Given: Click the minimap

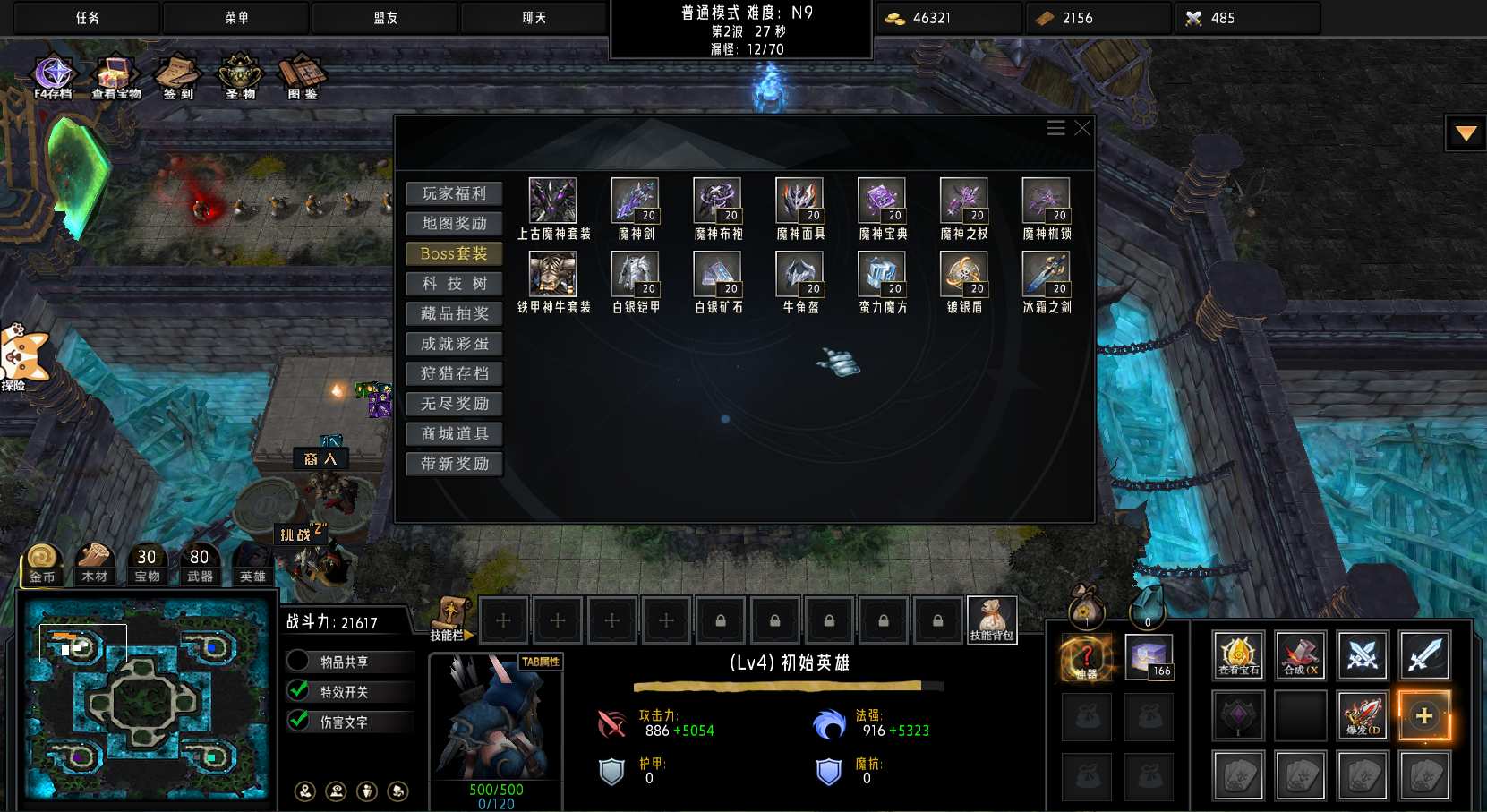Looking at the screenshot, I should pos(146,698).
